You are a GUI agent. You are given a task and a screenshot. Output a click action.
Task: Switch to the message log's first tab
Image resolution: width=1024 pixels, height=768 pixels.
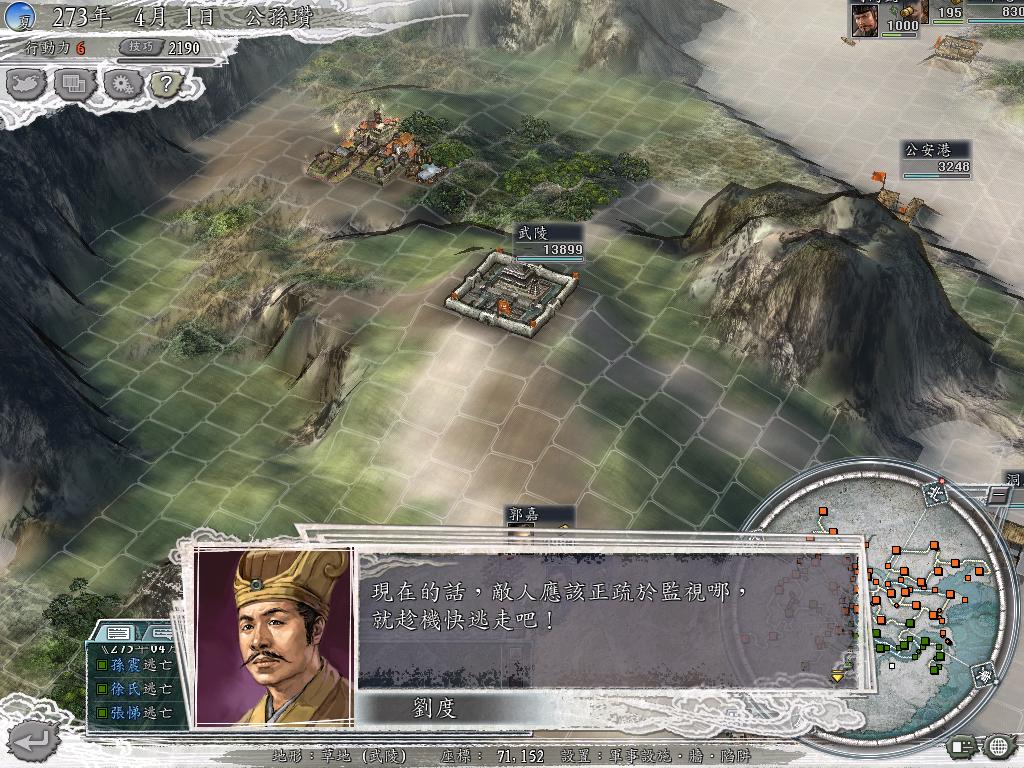click(118, 633)
